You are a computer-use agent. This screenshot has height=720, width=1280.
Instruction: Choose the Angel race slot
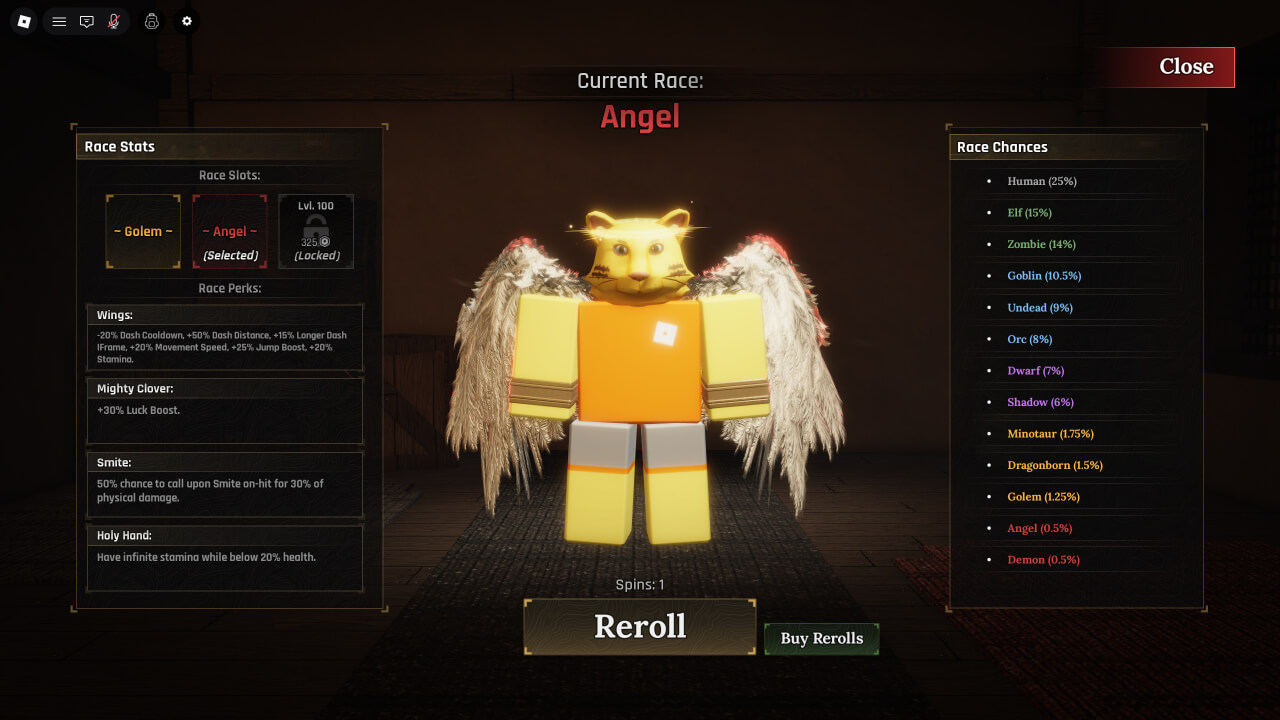tap(230, 232)
